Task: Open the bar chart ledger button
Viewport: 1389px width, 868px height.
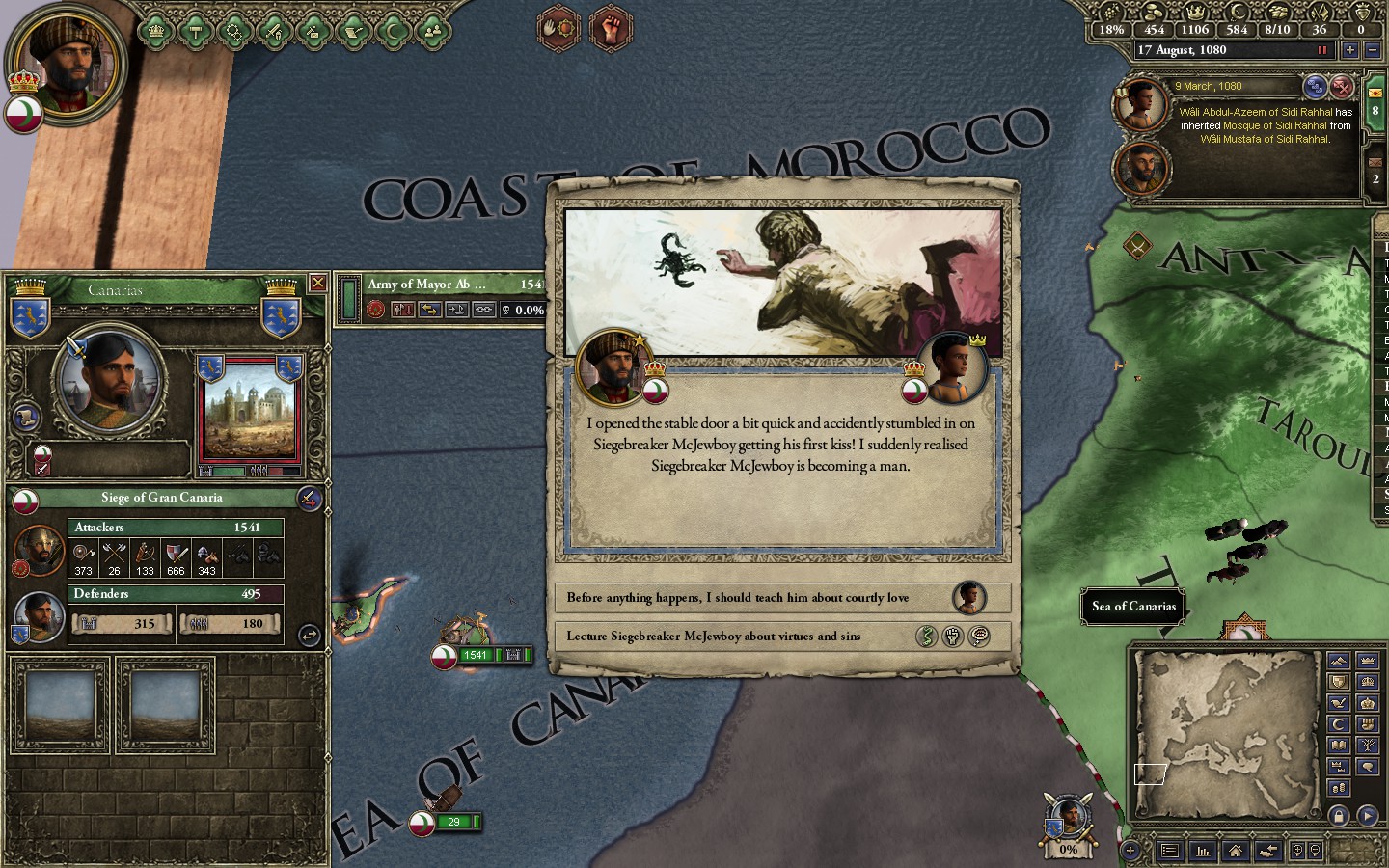Action: pos(1203,851)
